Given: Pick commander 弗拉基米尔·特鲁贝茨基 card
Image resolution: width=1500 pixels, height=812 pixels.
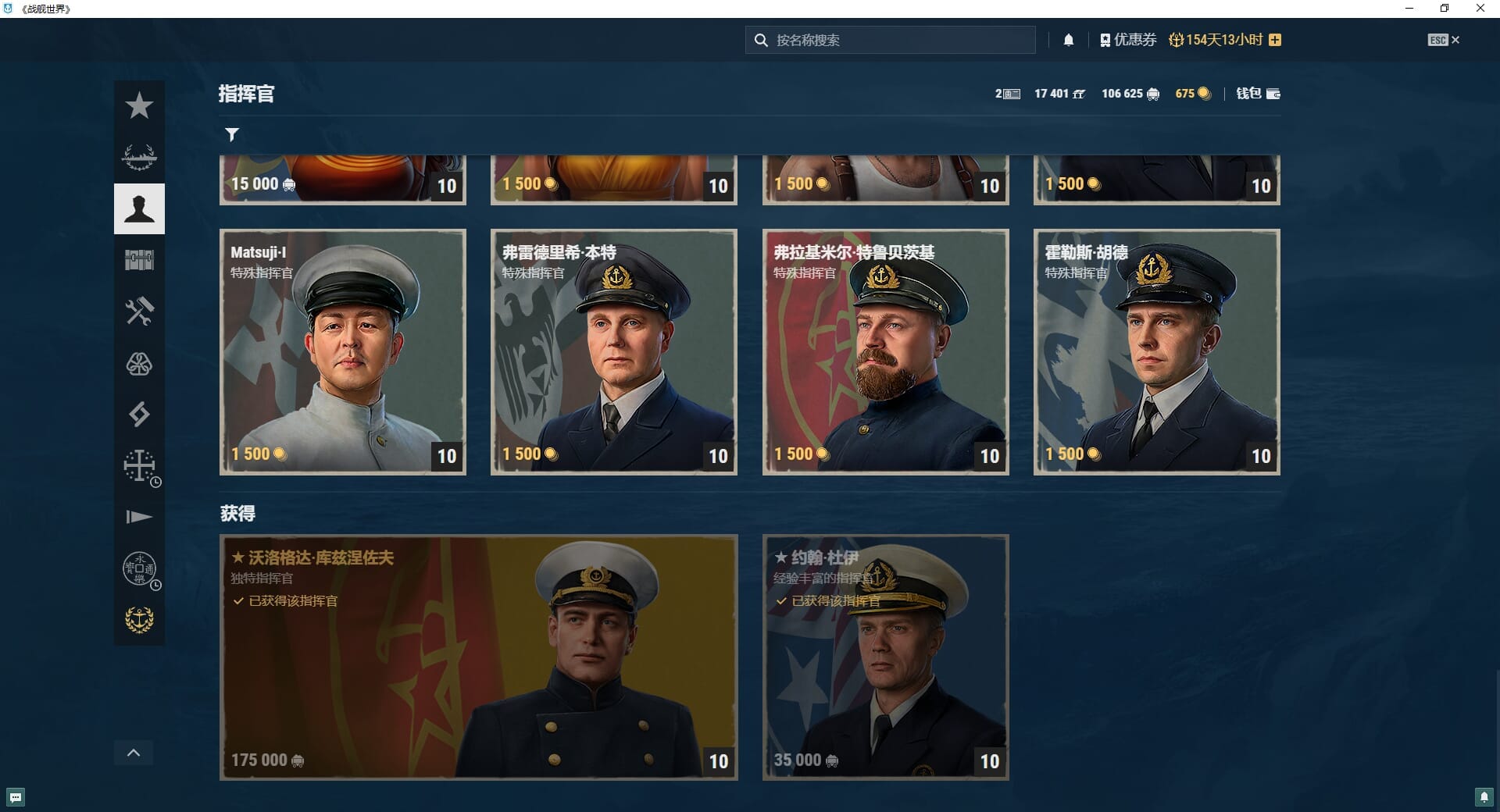Looking at the screenshot, I should click(x=885, y=351).
